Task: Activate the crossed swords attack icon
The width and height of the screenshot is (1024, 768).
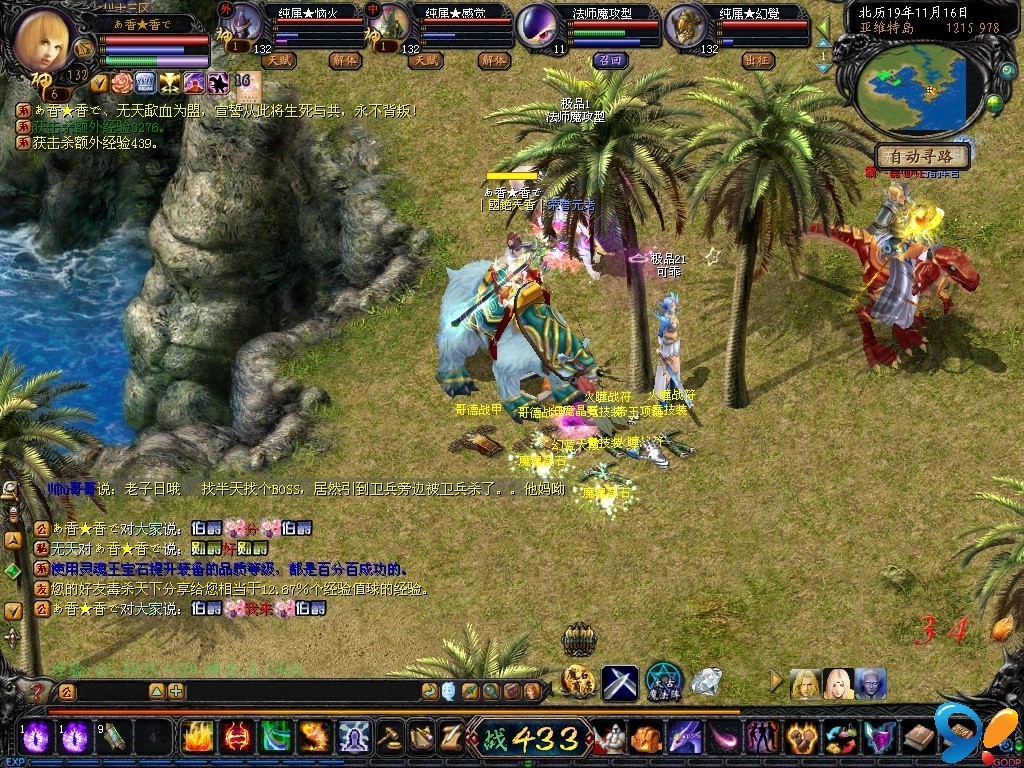Action: 619,683
